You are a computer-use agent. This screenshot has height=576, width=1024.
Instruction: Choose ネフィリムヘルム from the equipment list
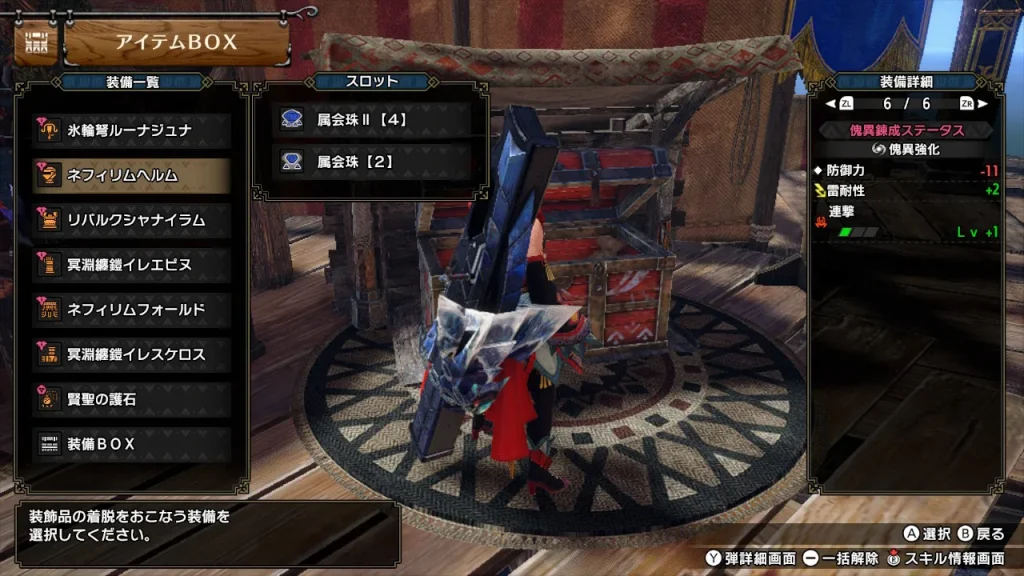point(131,175)
